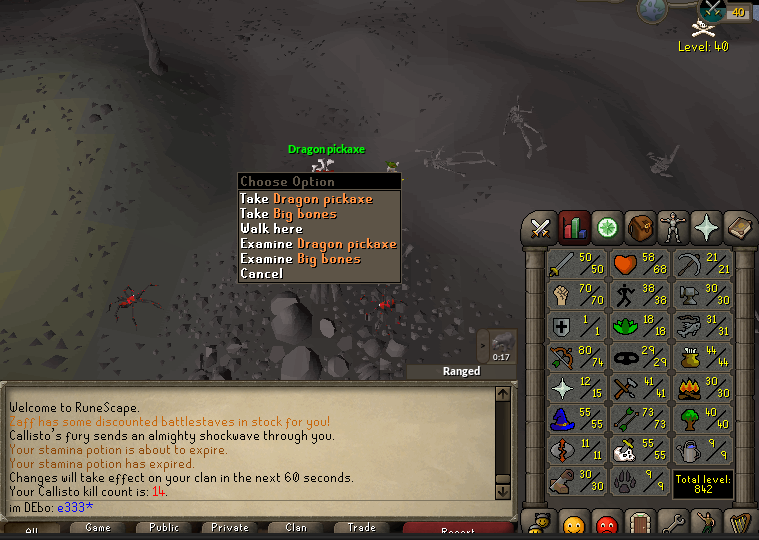
Task: Open the Logout door tab
Action: 640,522
